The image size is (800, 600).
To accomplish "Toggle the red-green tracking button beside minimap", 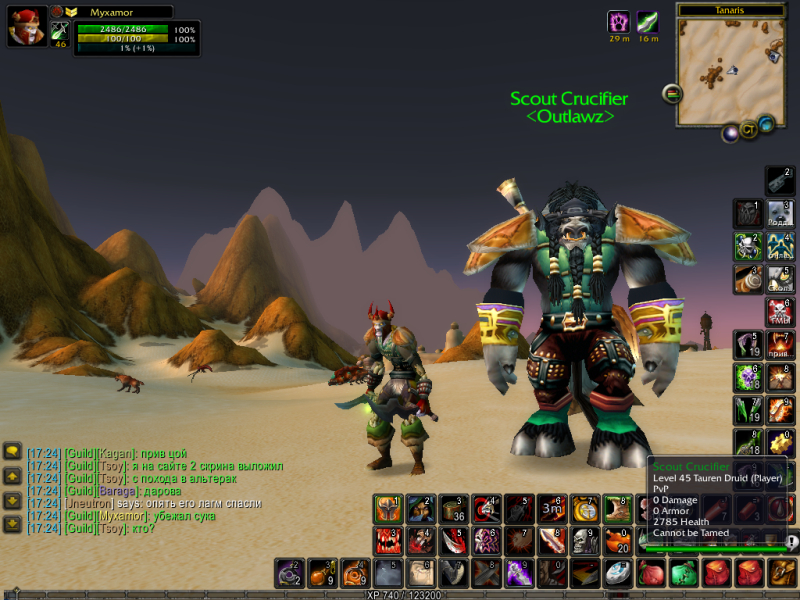I will click(x=672, y=93).
